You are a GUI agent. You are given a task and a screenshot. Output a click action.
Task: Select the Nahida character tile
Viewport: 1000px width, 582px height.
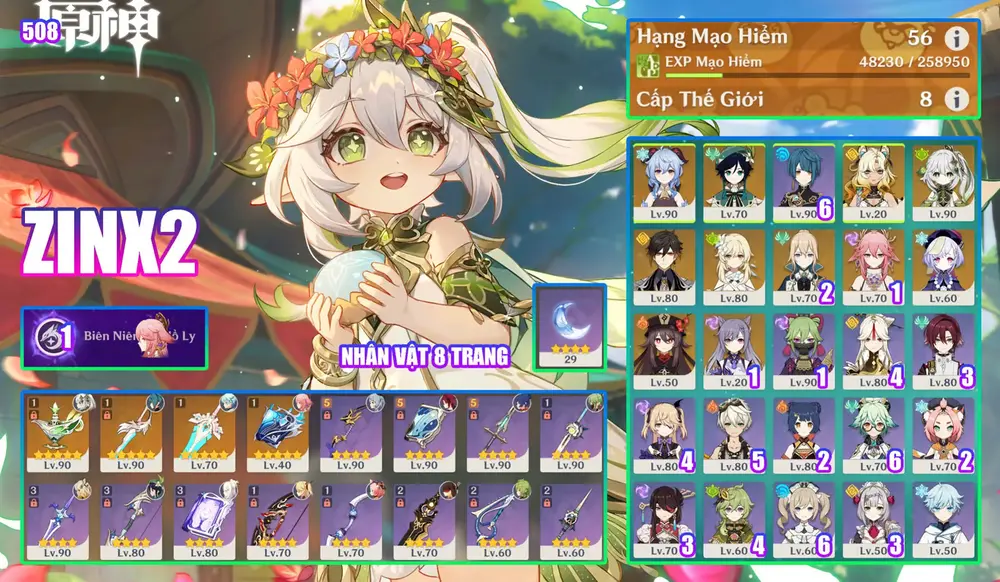(x=940, y=179)
